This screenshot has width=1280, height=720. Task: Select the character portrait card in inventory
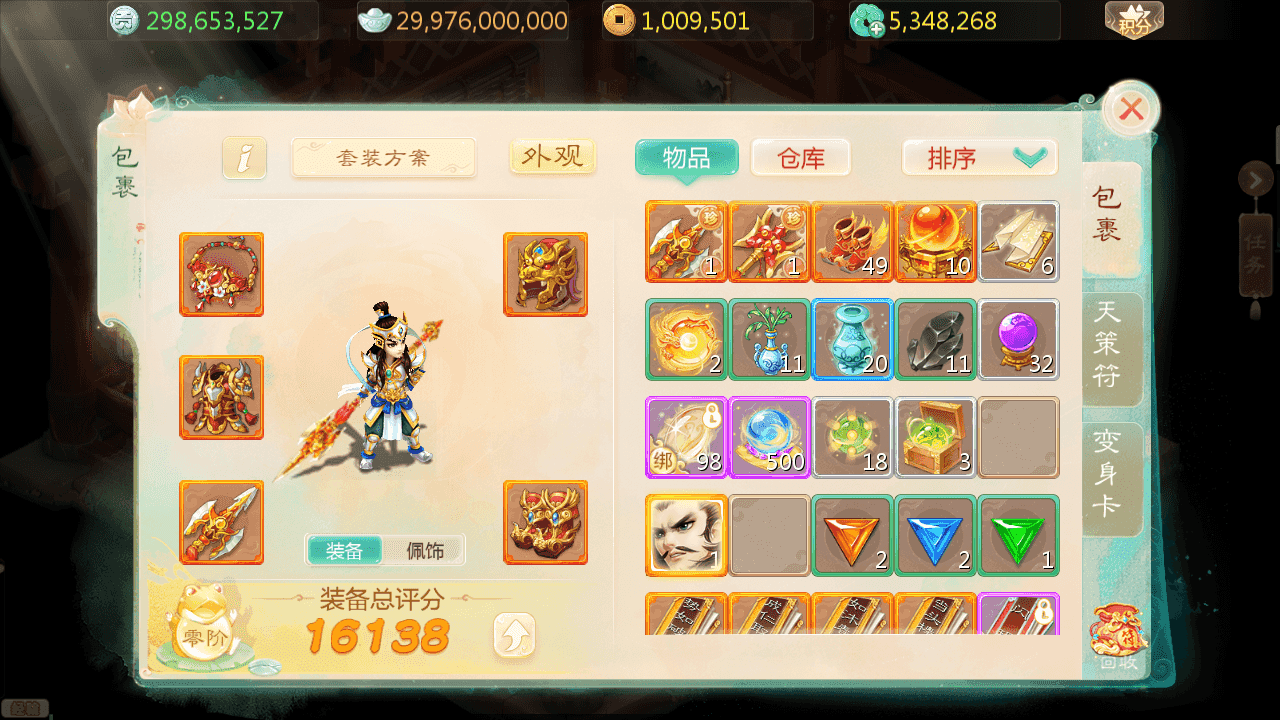point(686,536)
